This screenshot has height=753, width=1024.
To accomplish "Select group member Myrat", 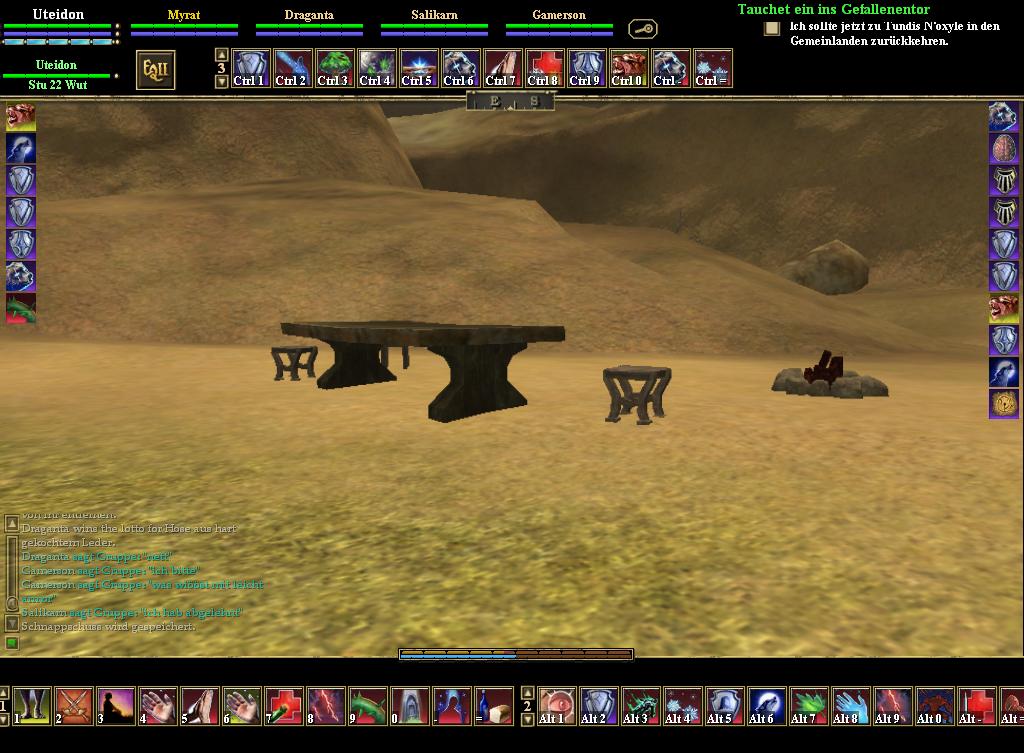I will coord(184,16).
